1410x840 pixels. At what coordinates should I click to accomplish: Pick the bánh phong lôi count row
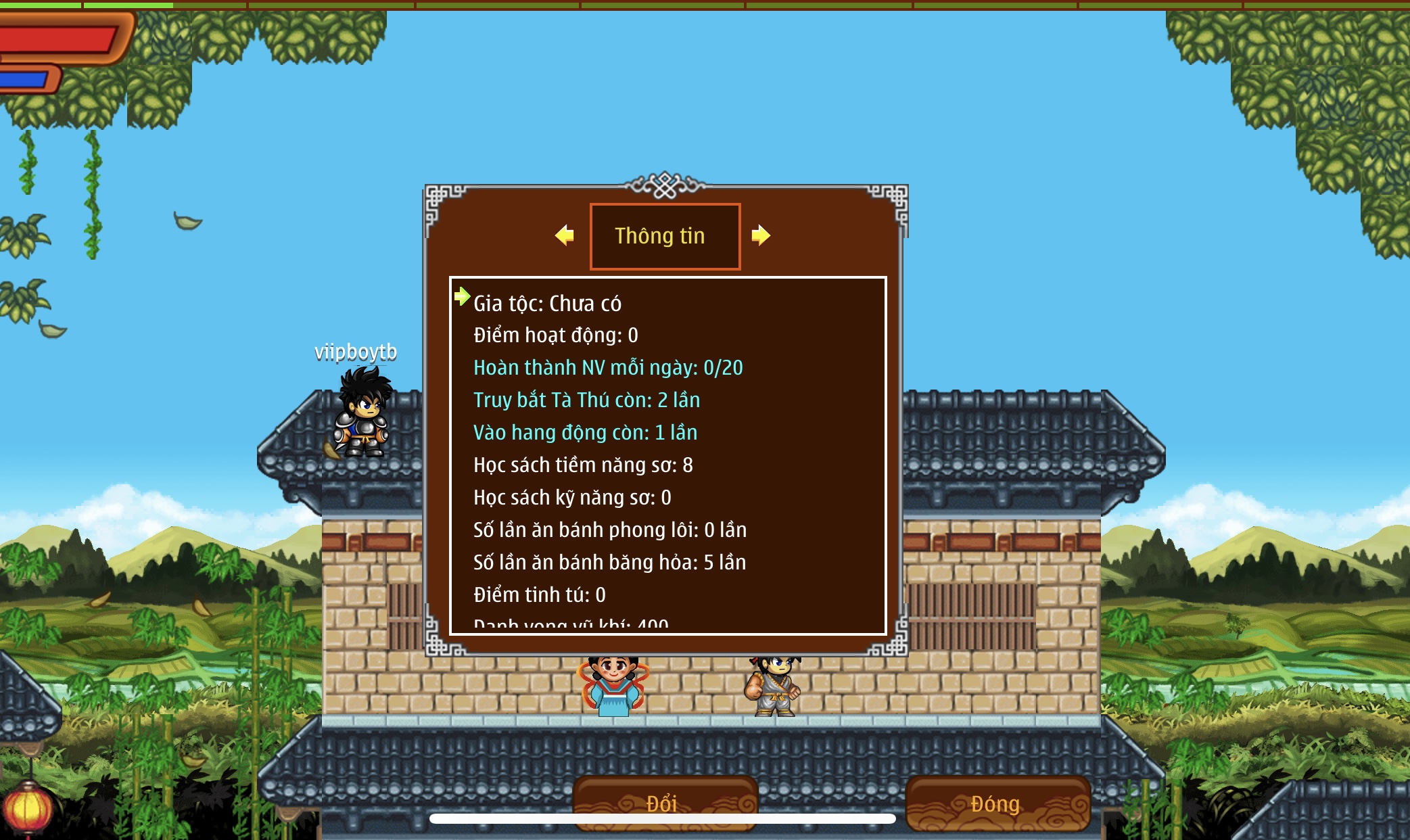[609, 530]
